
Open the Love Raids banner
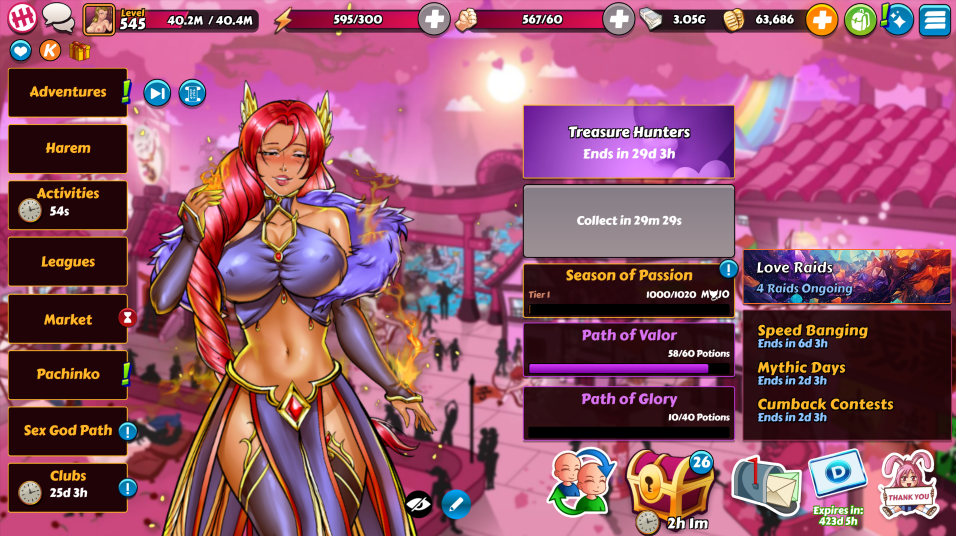pyautogui.click(x=846, y=277)
